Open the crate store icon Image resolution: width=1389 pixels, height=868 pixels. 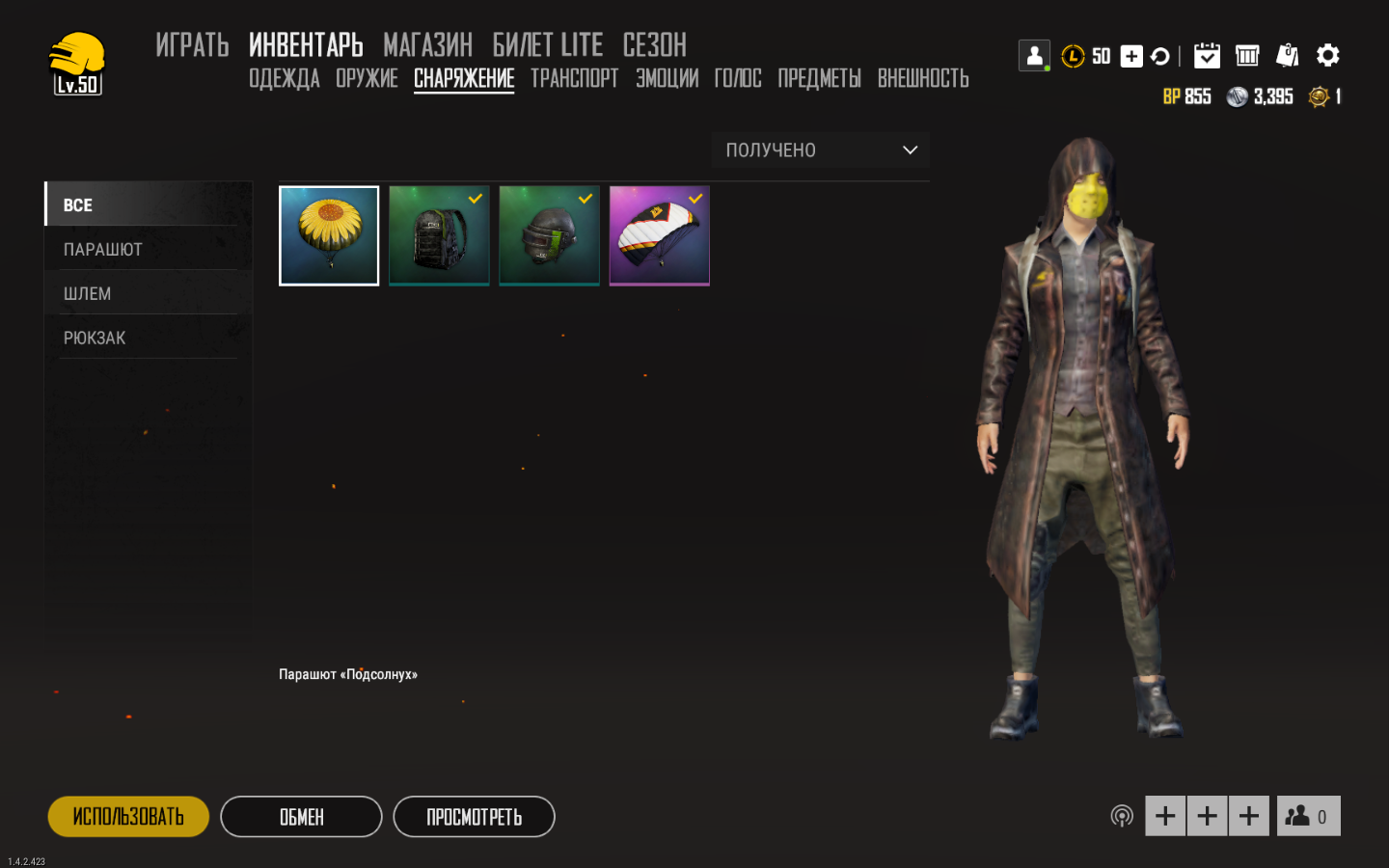pyautogui.click(x=1247, y=55)
